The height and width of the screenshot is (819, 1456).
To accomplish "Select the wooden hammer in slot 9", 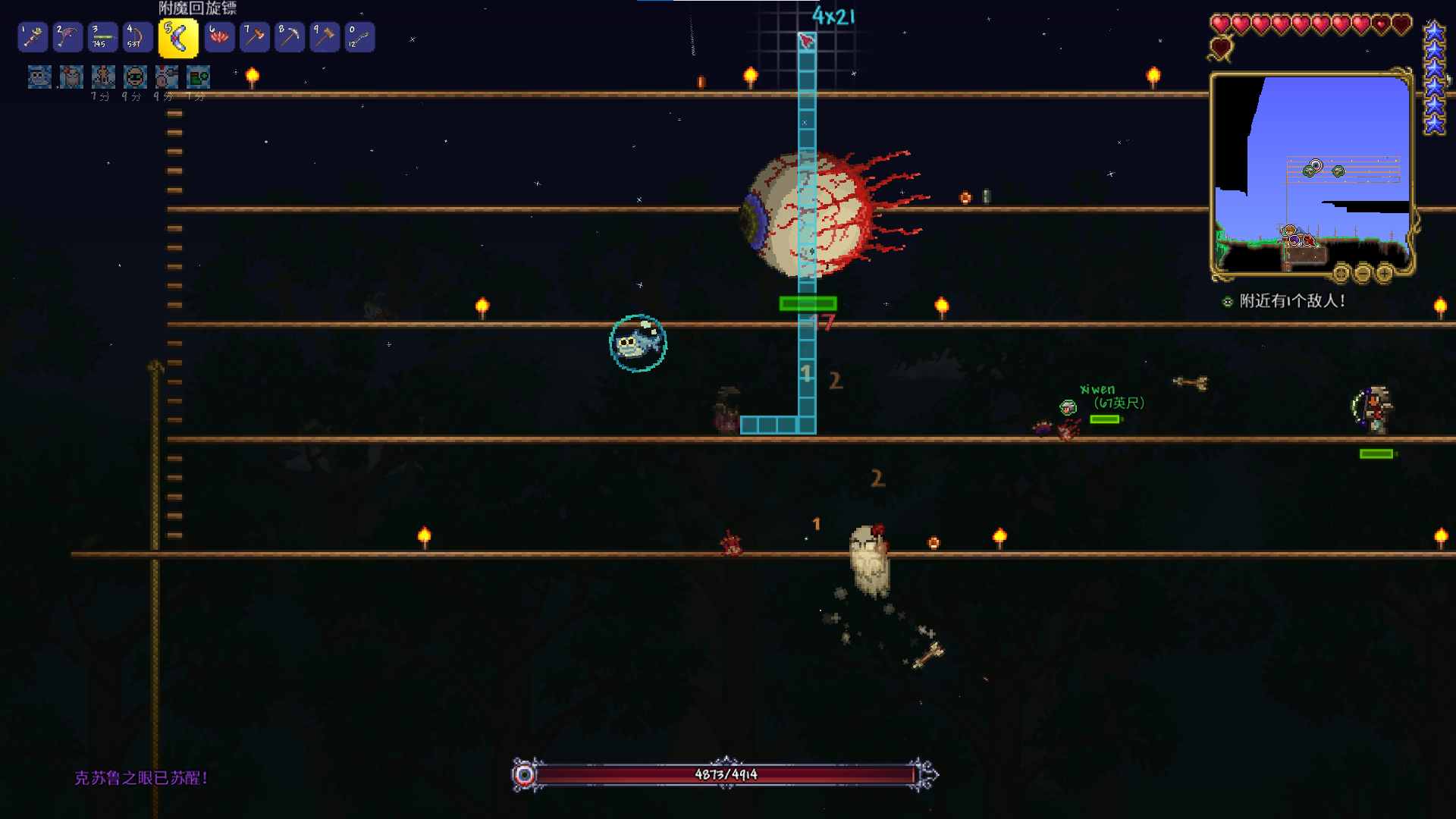I will pyautogui.click(x=325, y=37).
